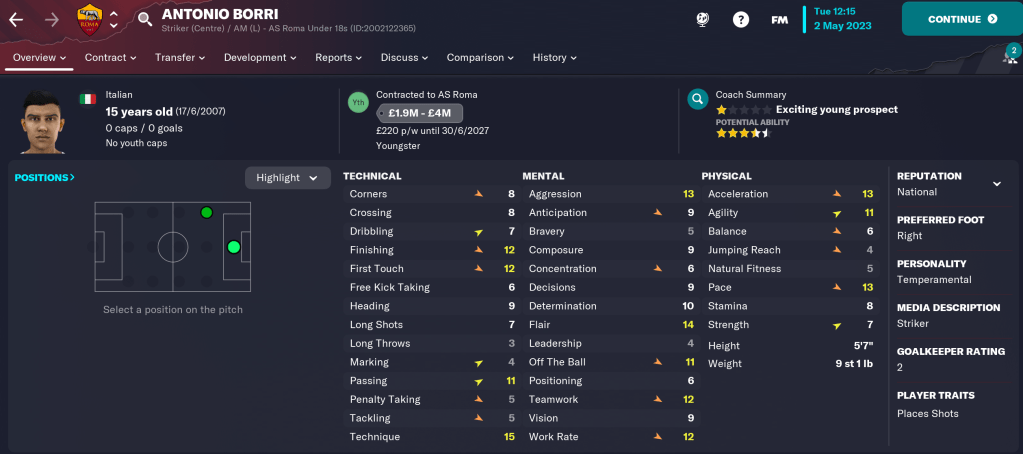
Task: Go back with the left arrow
Action: pyautogui.click(x=16, y=19)
